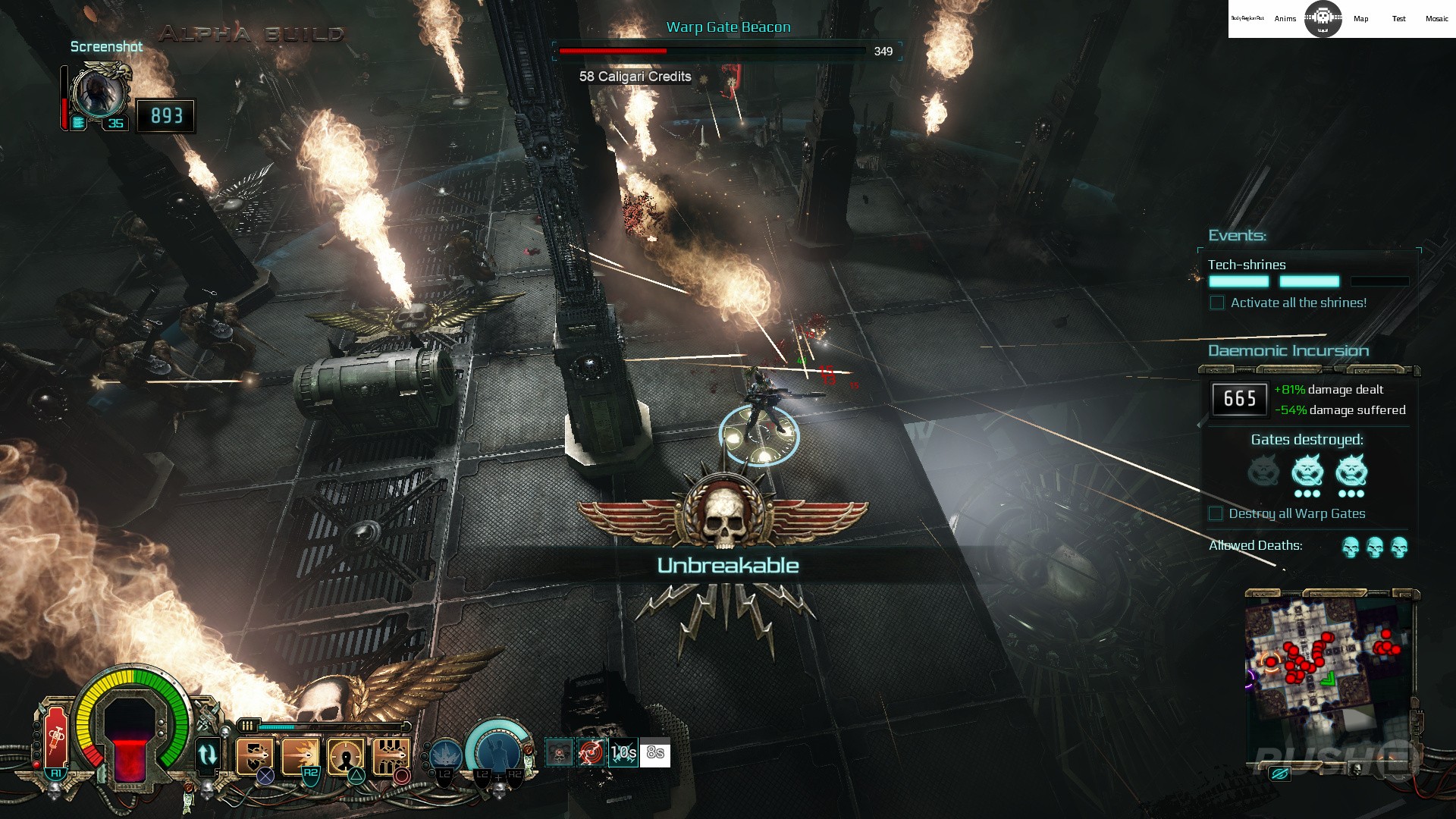1456x819 pixels.
Task: Click the red targeting debuff icon near cooldown timers
Action: coord(591,753)
